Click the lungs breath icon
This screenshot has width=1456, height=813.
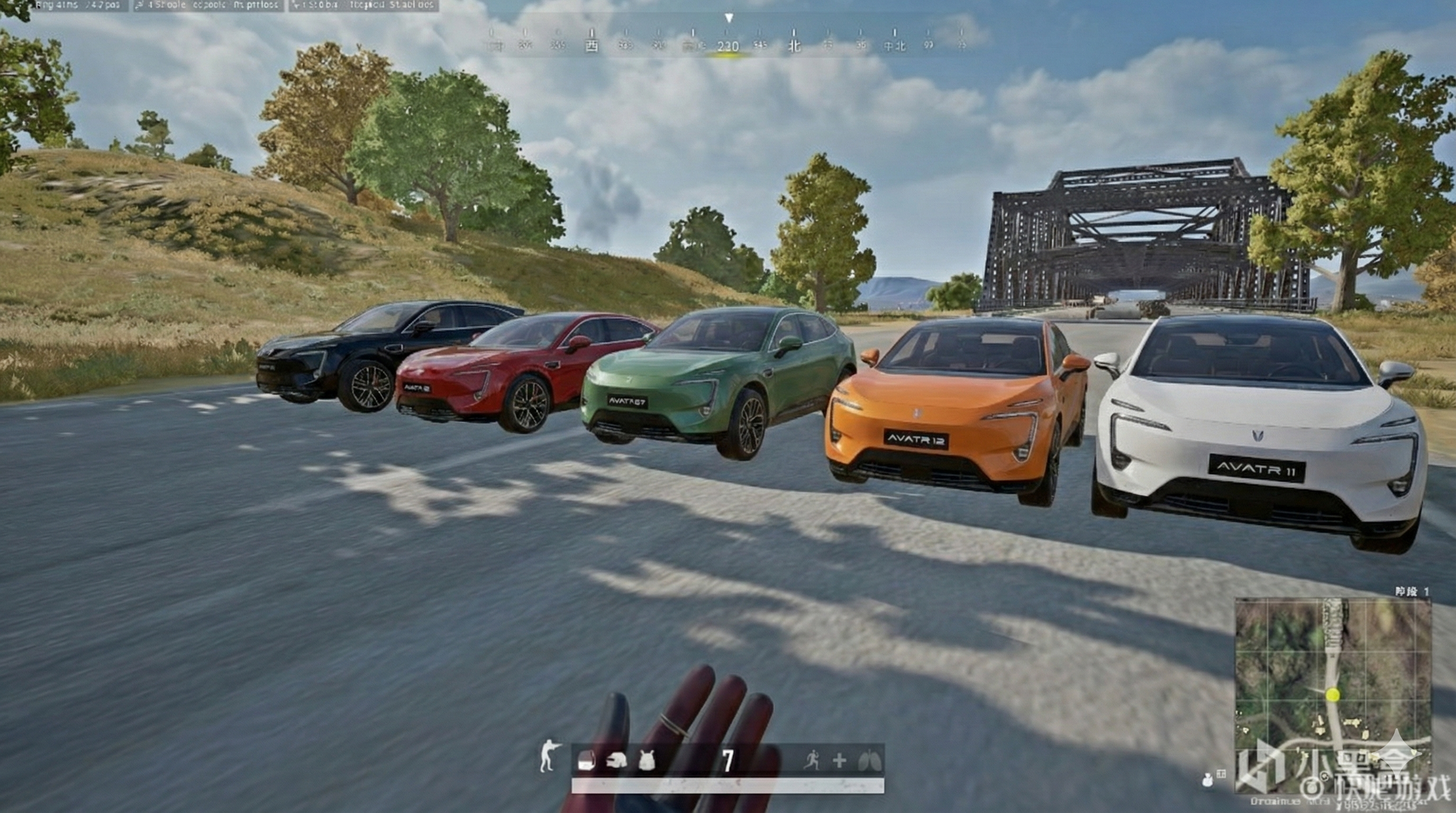pyautogui.click(x=869, y=761)
